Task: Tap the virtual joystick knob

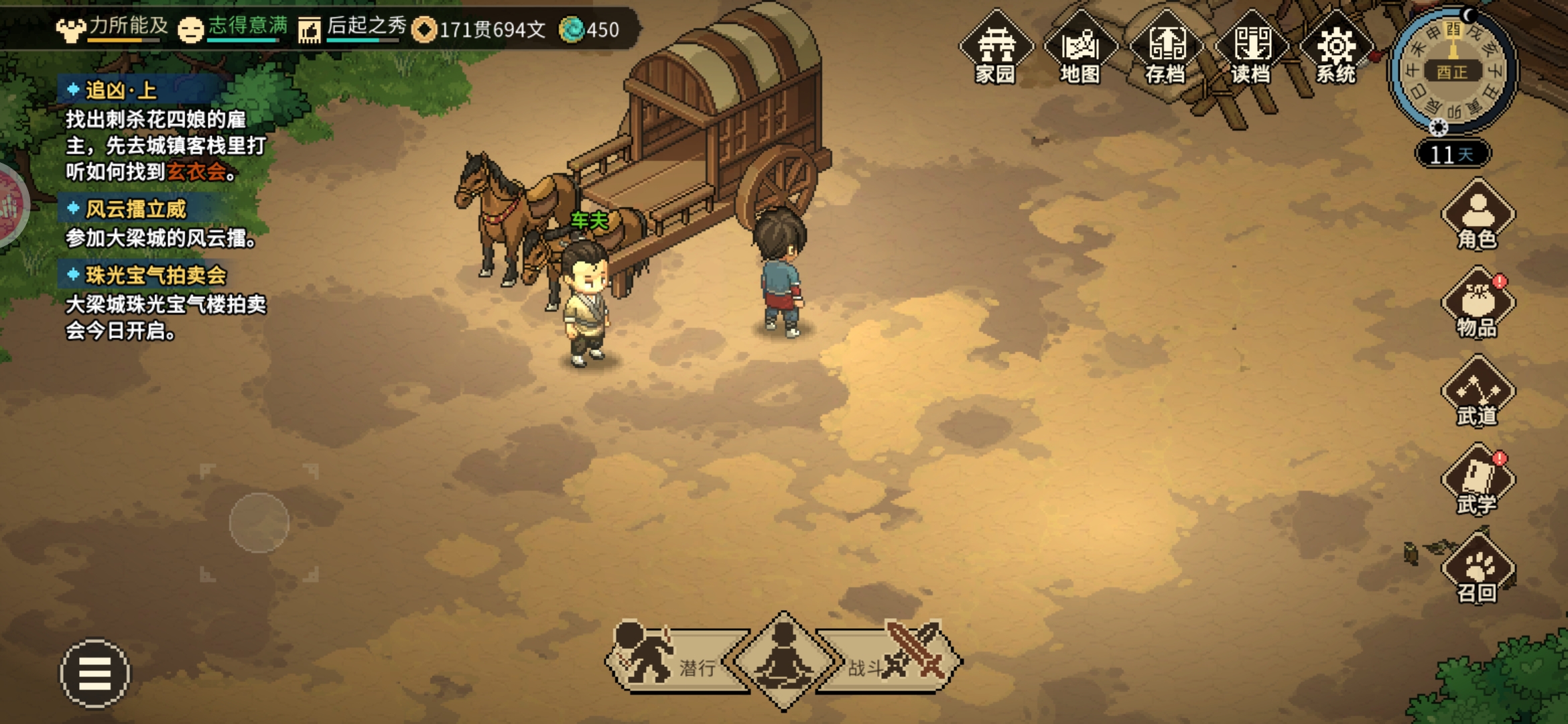Action: [x=259, y=523]
